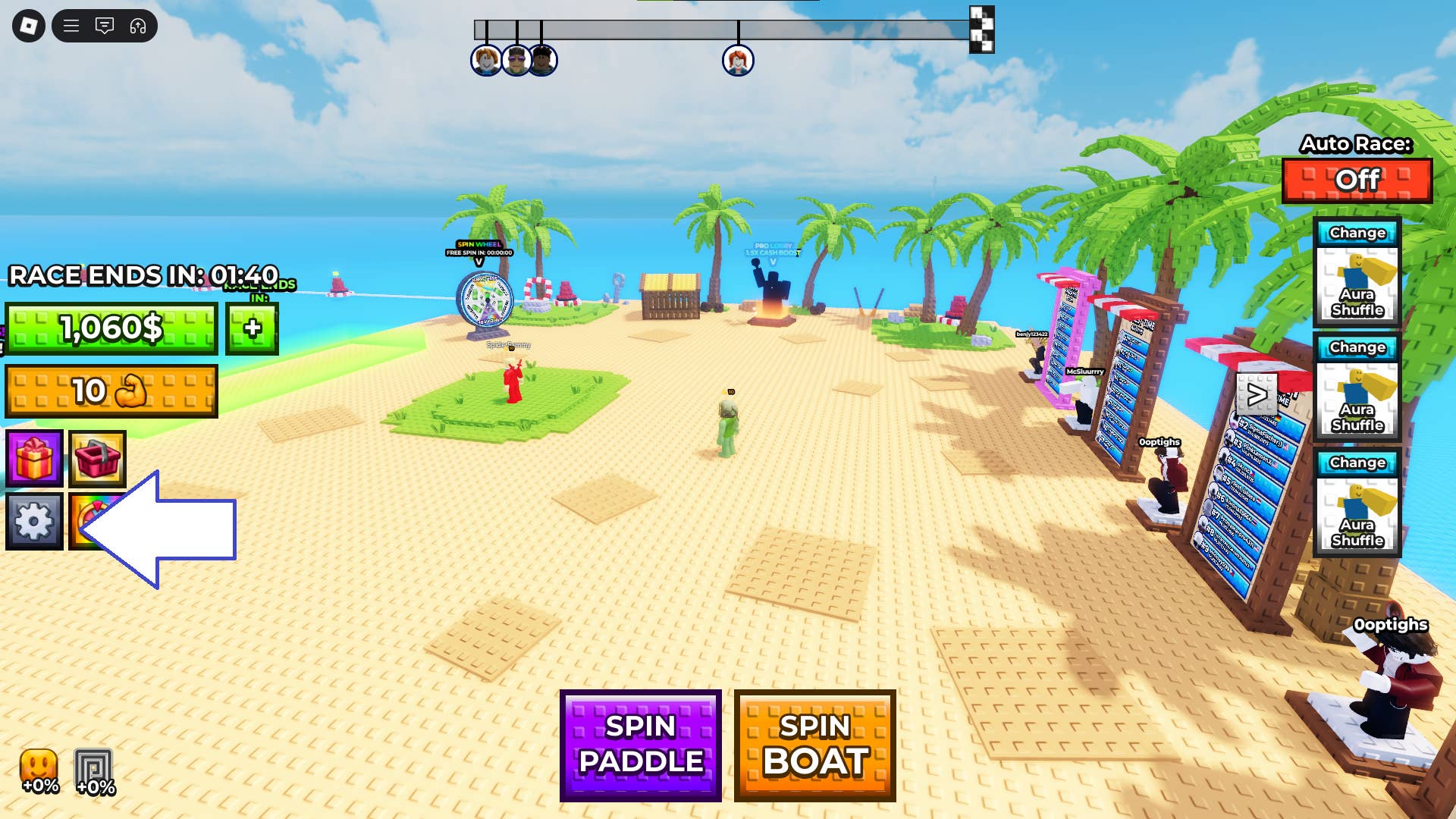Open the red shopping basket shop
The image size is (1456, 819).
coord(98,459)
